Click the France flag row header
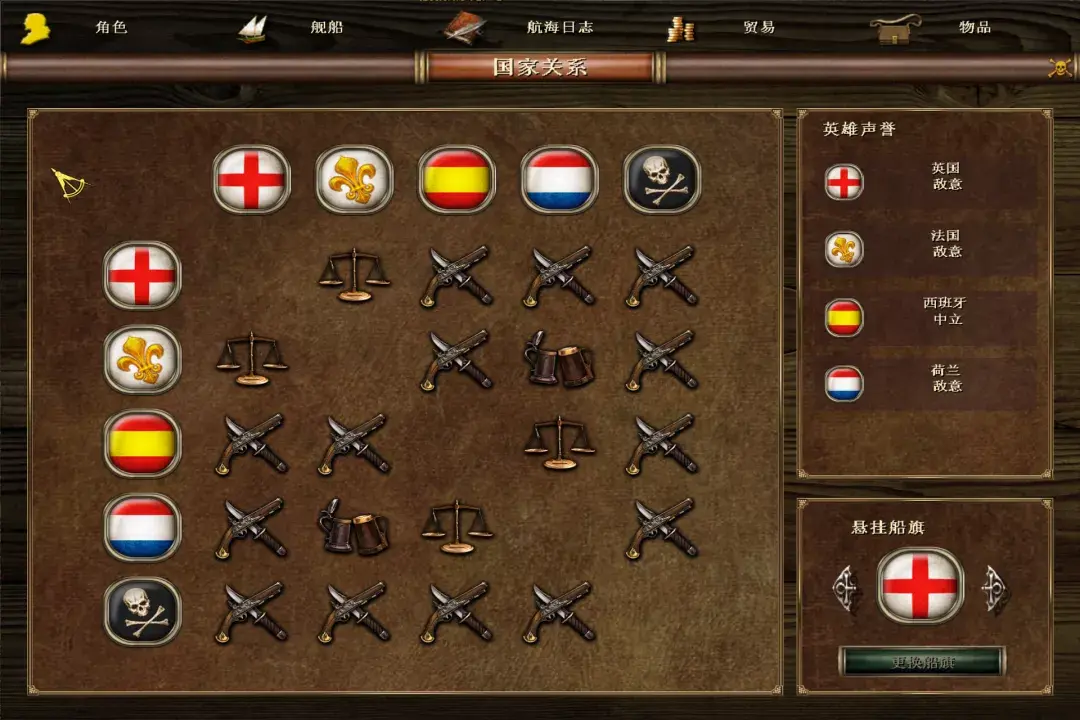The height and width of the screenshot is (720, 1080). [x=142, y=359]
